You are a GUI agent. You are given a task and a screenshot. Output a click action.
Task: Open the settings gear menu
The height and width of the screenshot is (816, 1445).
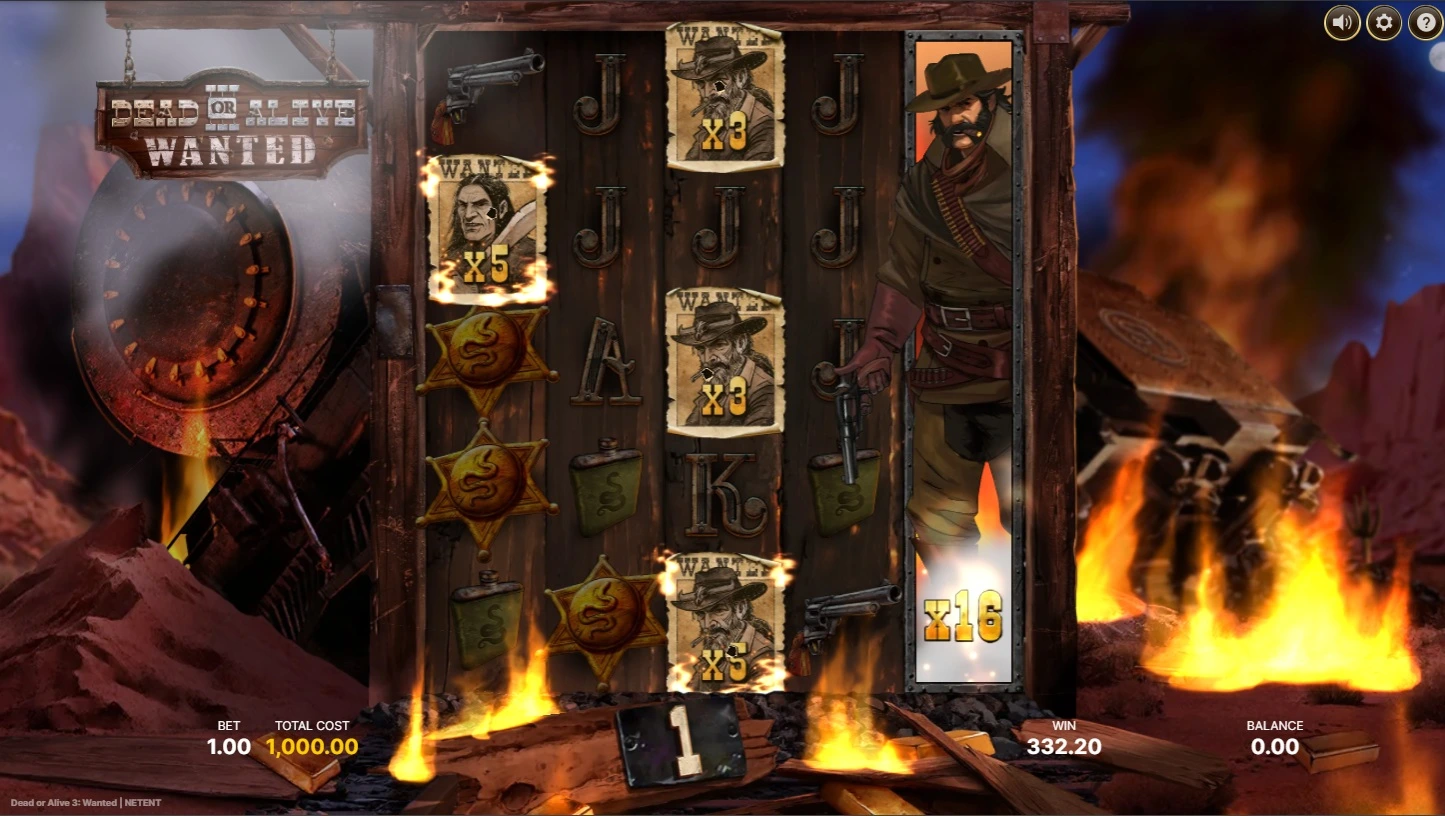click(1384, 23)
